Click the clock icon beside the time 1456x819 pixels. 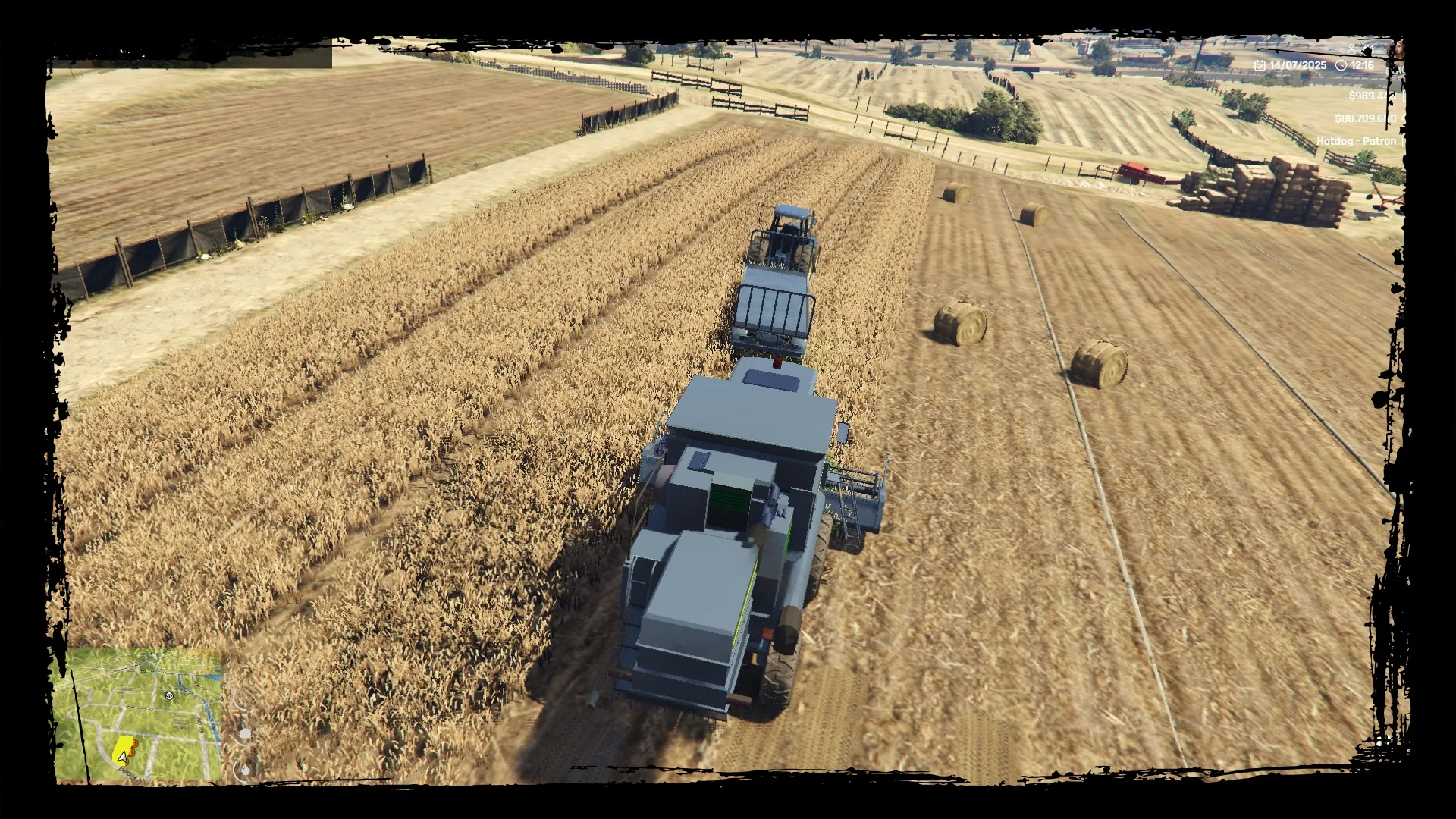click(x=1341, y=66)
